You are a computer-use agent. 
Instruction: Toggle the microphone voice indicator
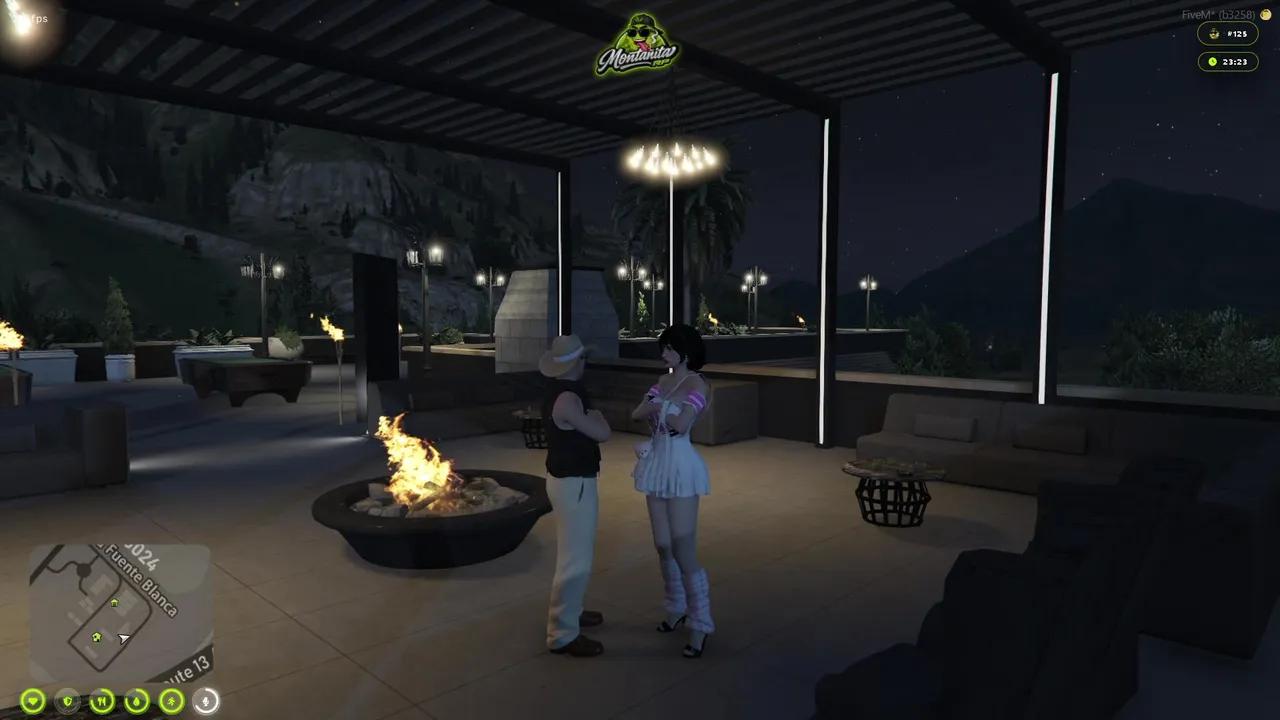point(206,701)
